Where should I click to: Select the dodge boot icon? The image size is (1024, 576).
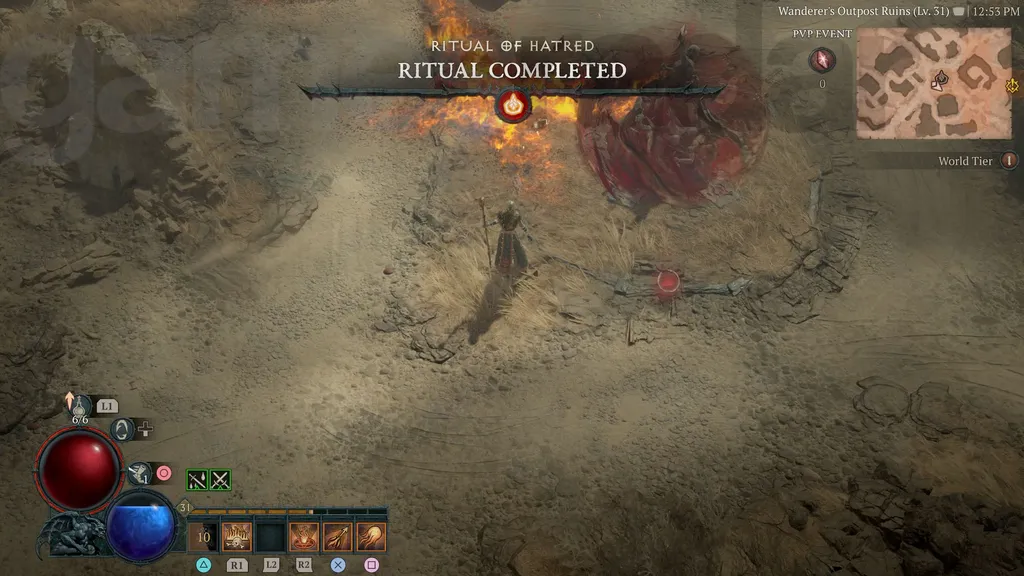point(140,473)
